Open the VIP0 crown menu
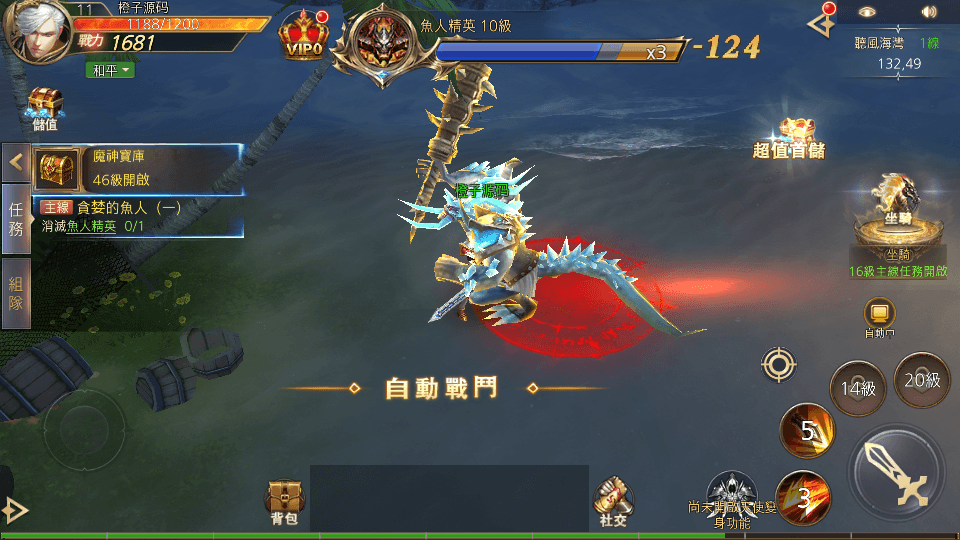Image resolution: width=960 pixels, height=540 pixels. tap(305, 37)
